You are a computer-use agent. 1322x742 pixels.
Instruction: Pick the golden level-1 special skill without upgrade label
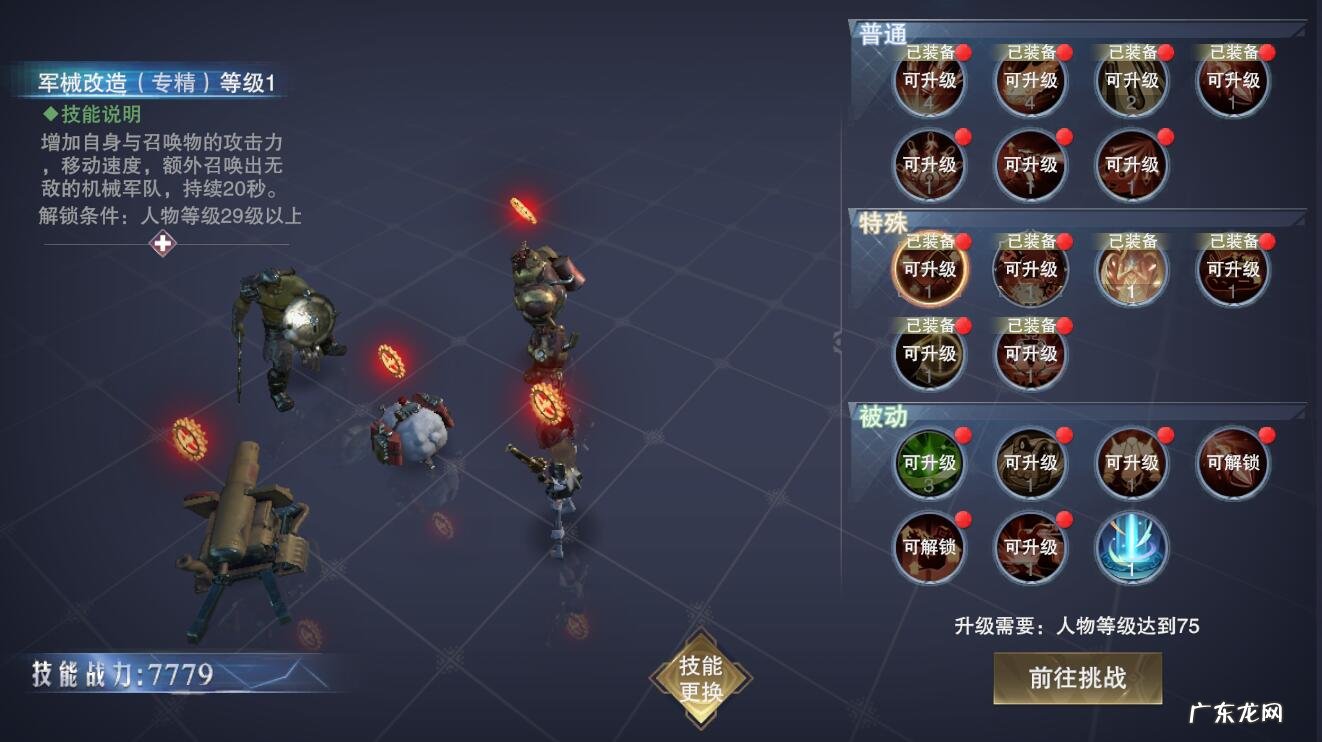tap(1131, 272)
